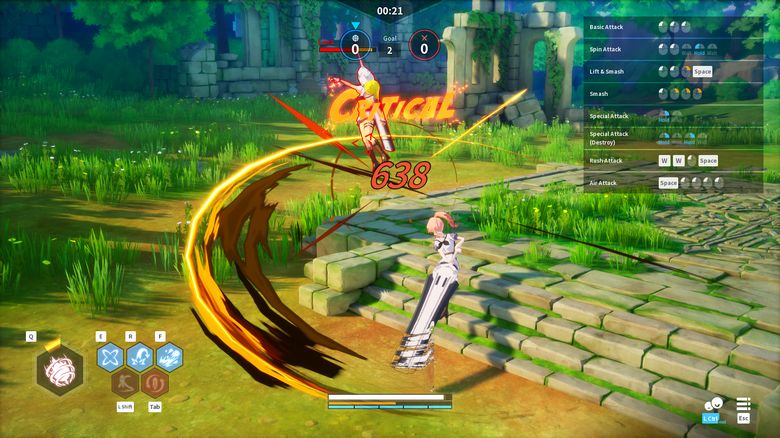780x438 pixels.
Task: Pick the Lift & Smash combo row
Action: [x=660, y=71]
